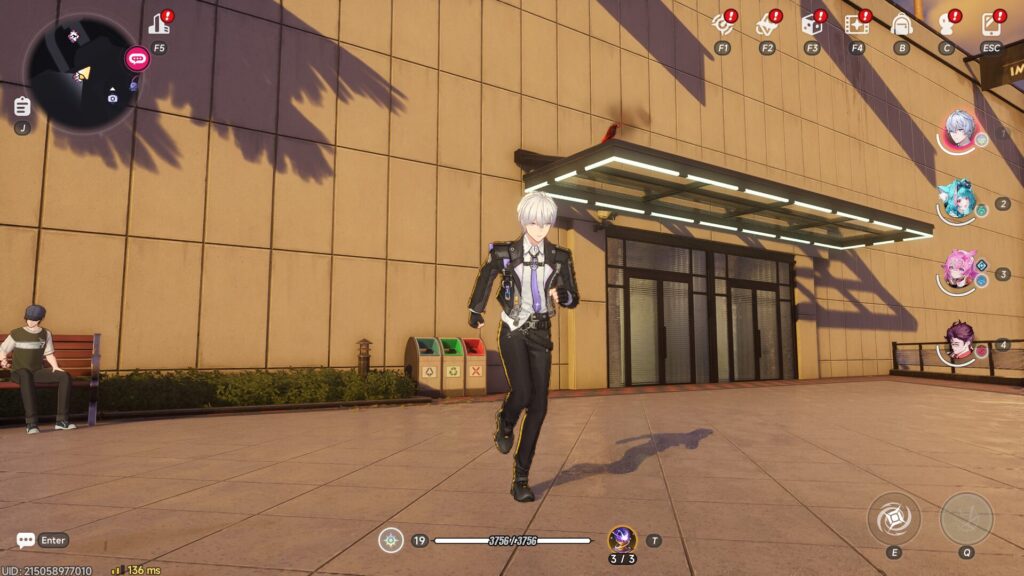Open the backpack inventory
1024x576 pixels.
(x=901, y=25)
